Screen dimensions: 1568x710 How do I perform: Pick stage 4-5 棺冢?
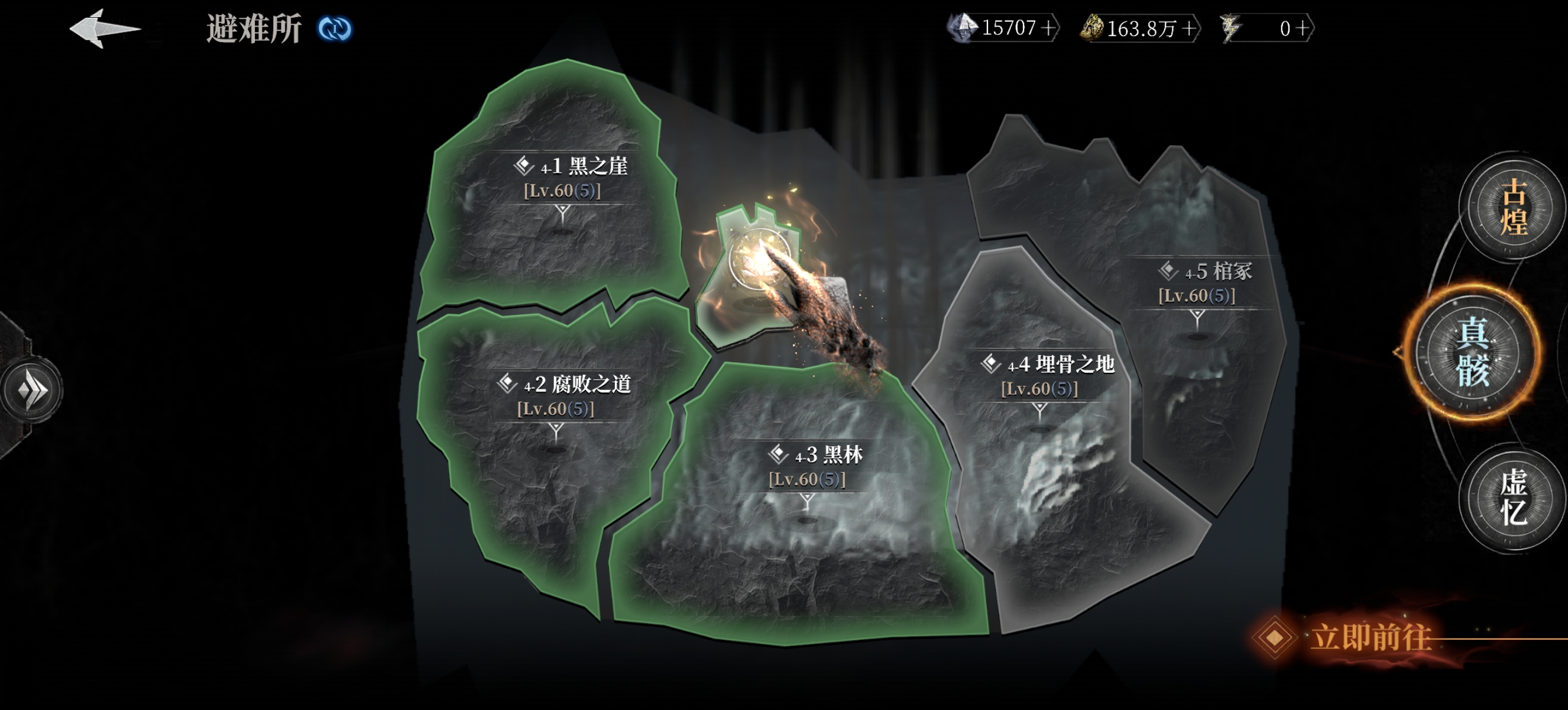pyautogui.click(x=1204, y=282)
